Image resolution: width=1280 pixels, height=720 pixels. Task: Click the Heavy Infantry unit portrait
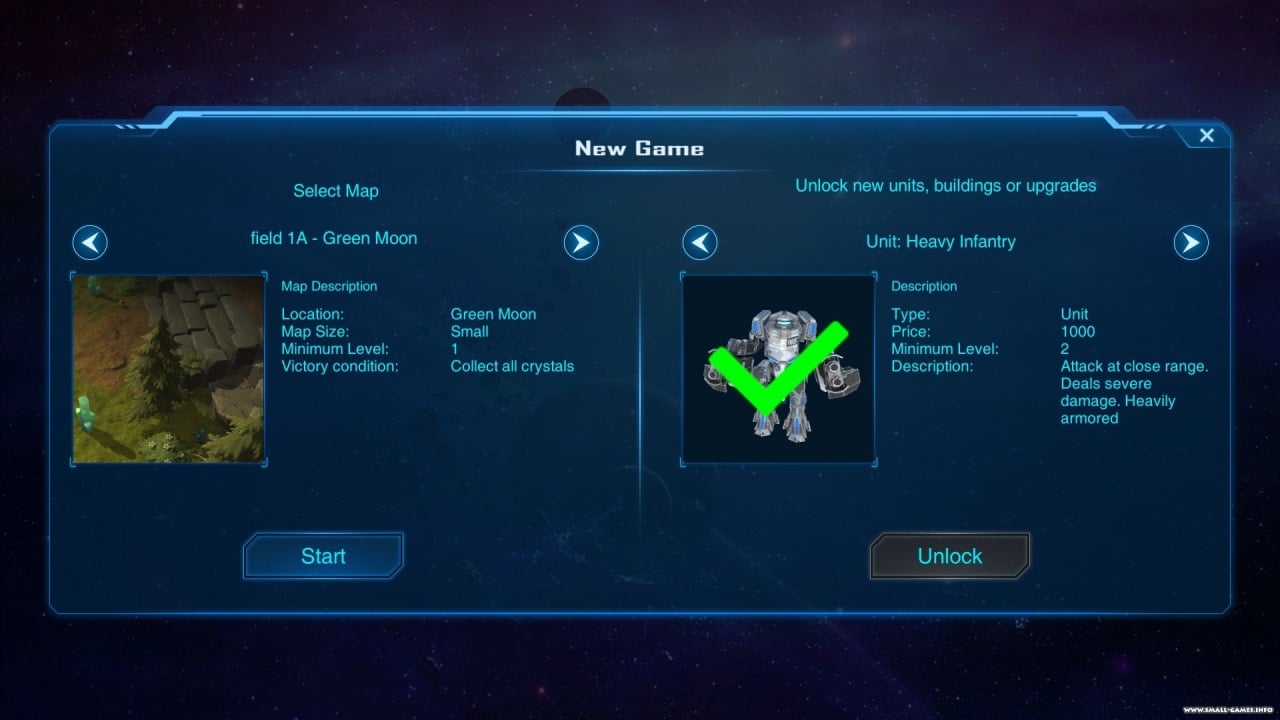[x=778, y=369]
